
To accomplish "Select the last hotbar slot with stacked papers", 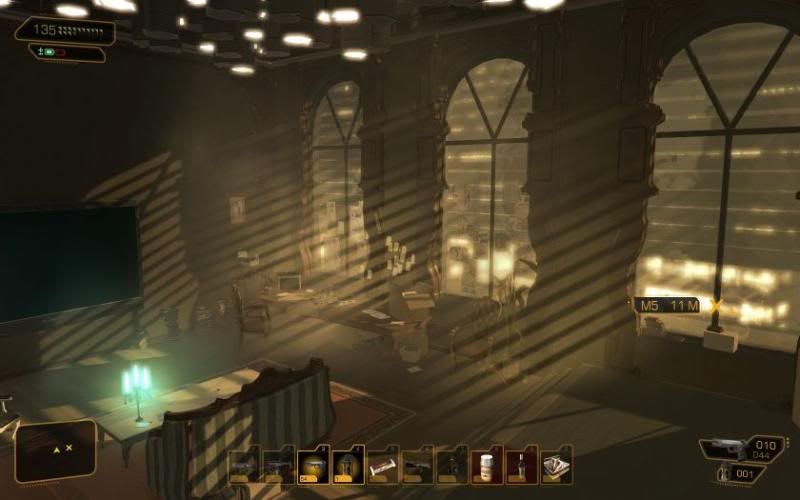I will pyautogui.click(x=556, y=466).
